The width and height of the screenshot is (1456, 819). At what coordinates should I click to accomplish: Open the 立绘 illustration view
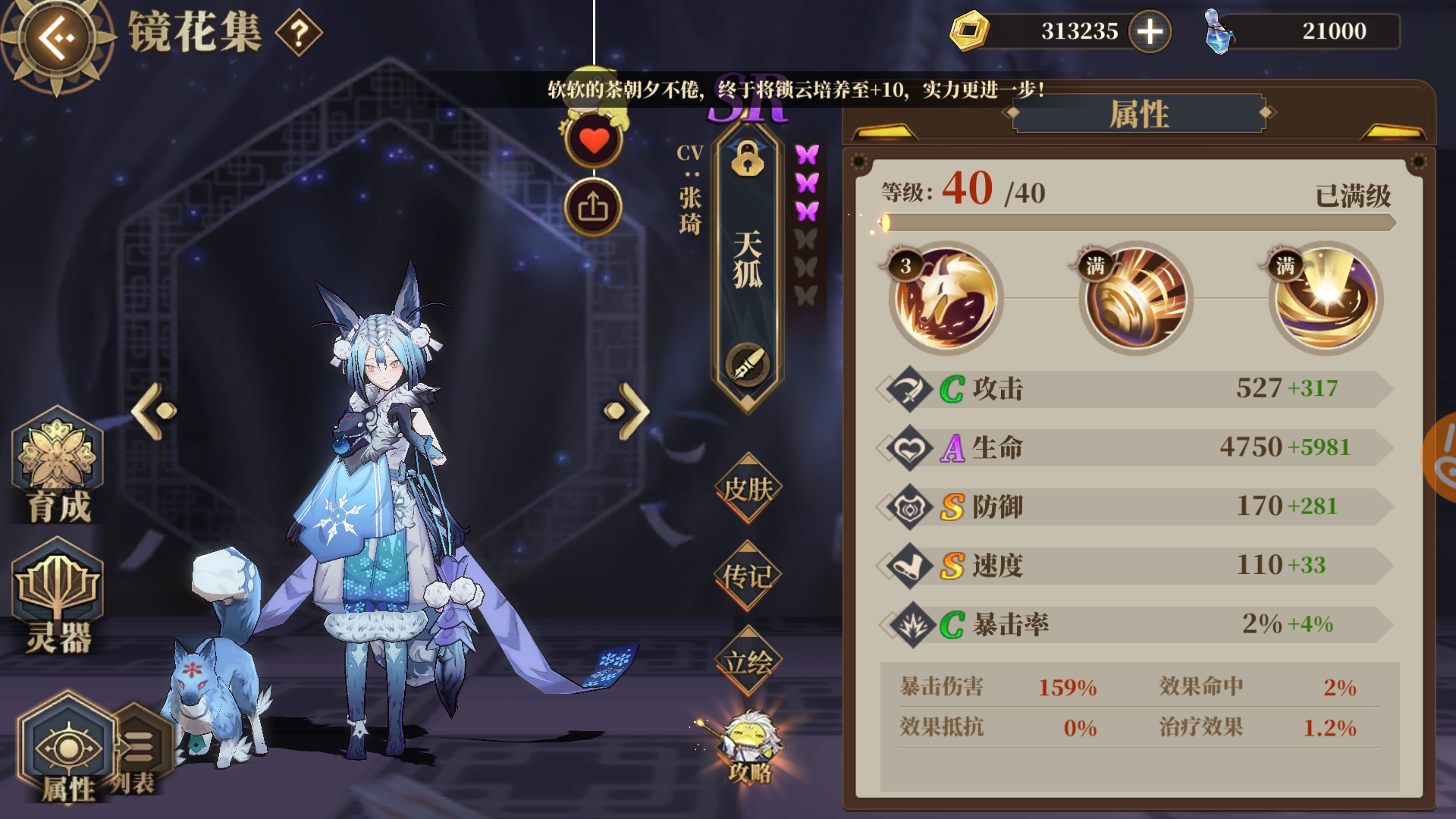[x=747, y=661]
